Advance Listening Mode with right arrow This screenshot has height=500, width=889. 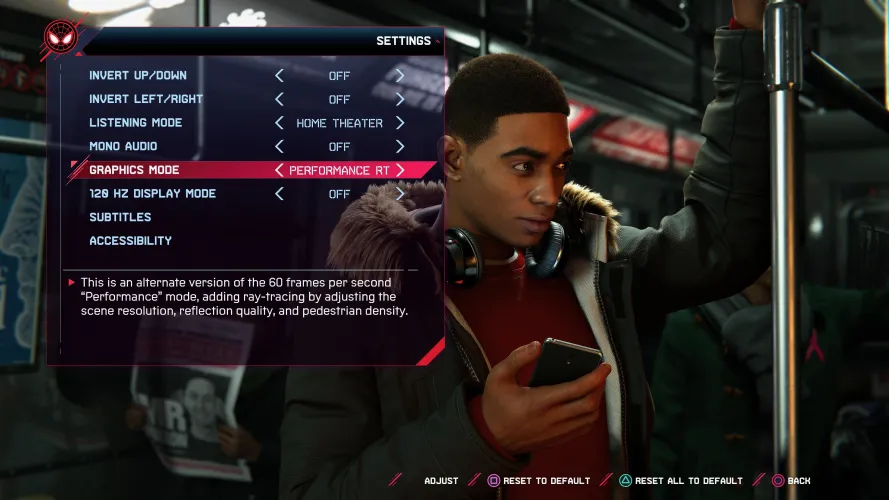[x=399, y=123]
